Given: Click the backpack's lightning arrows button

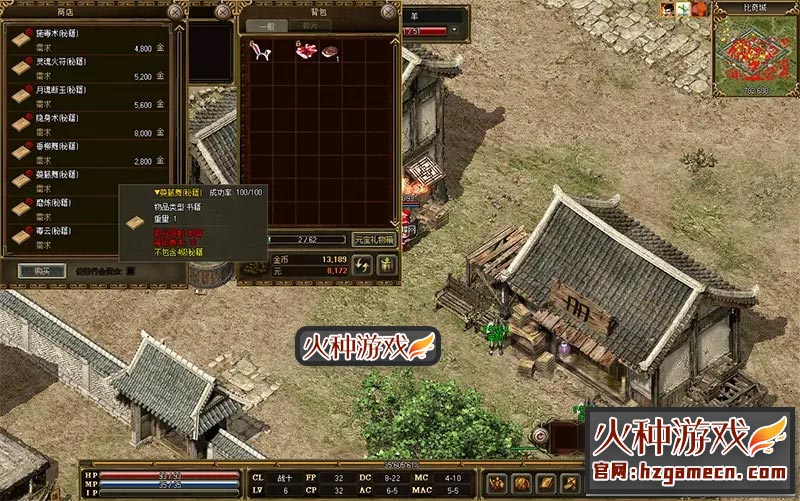Looking at the screenshot, I should 363,264.
